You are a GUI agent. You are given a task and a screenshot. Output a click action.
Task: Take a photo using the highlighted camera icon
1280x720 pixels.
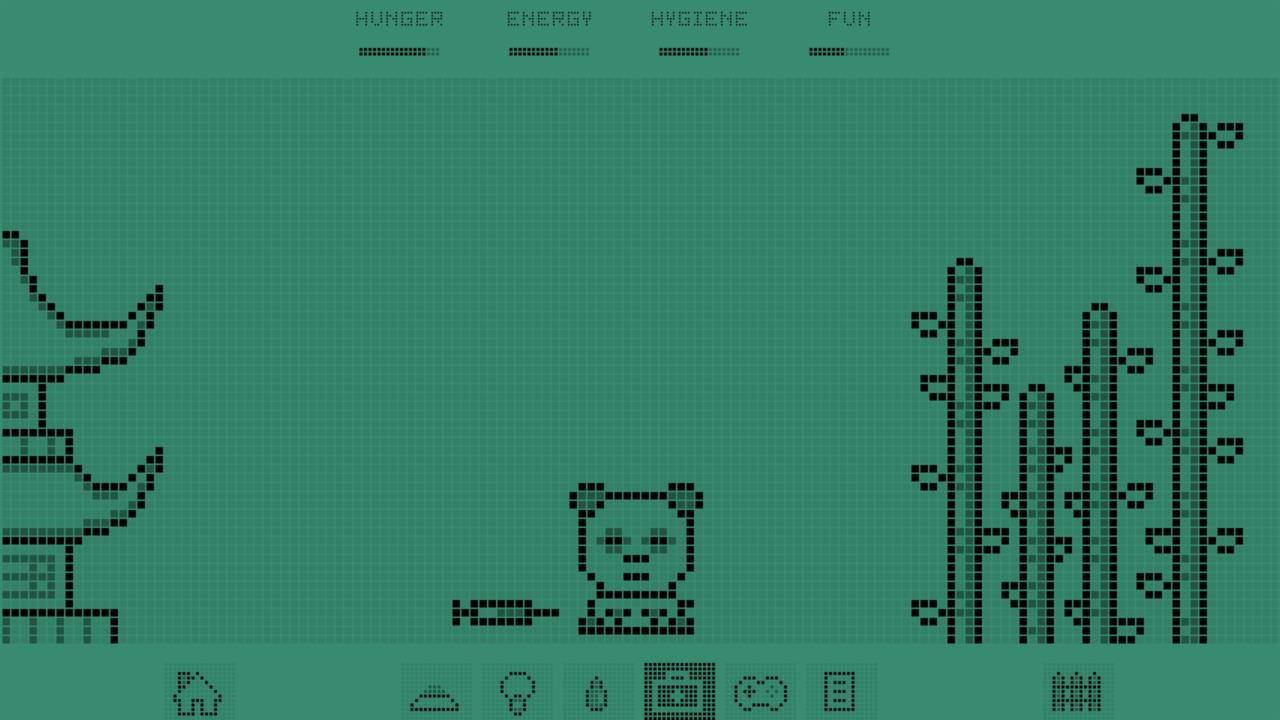click(680, 690)
